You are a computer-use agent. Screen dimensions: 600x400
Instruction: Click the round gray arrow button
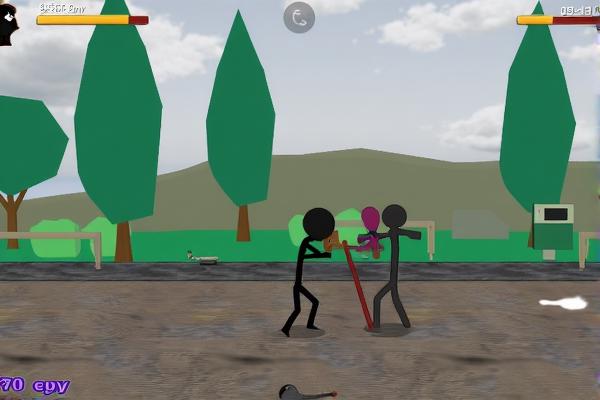[299, 17]
